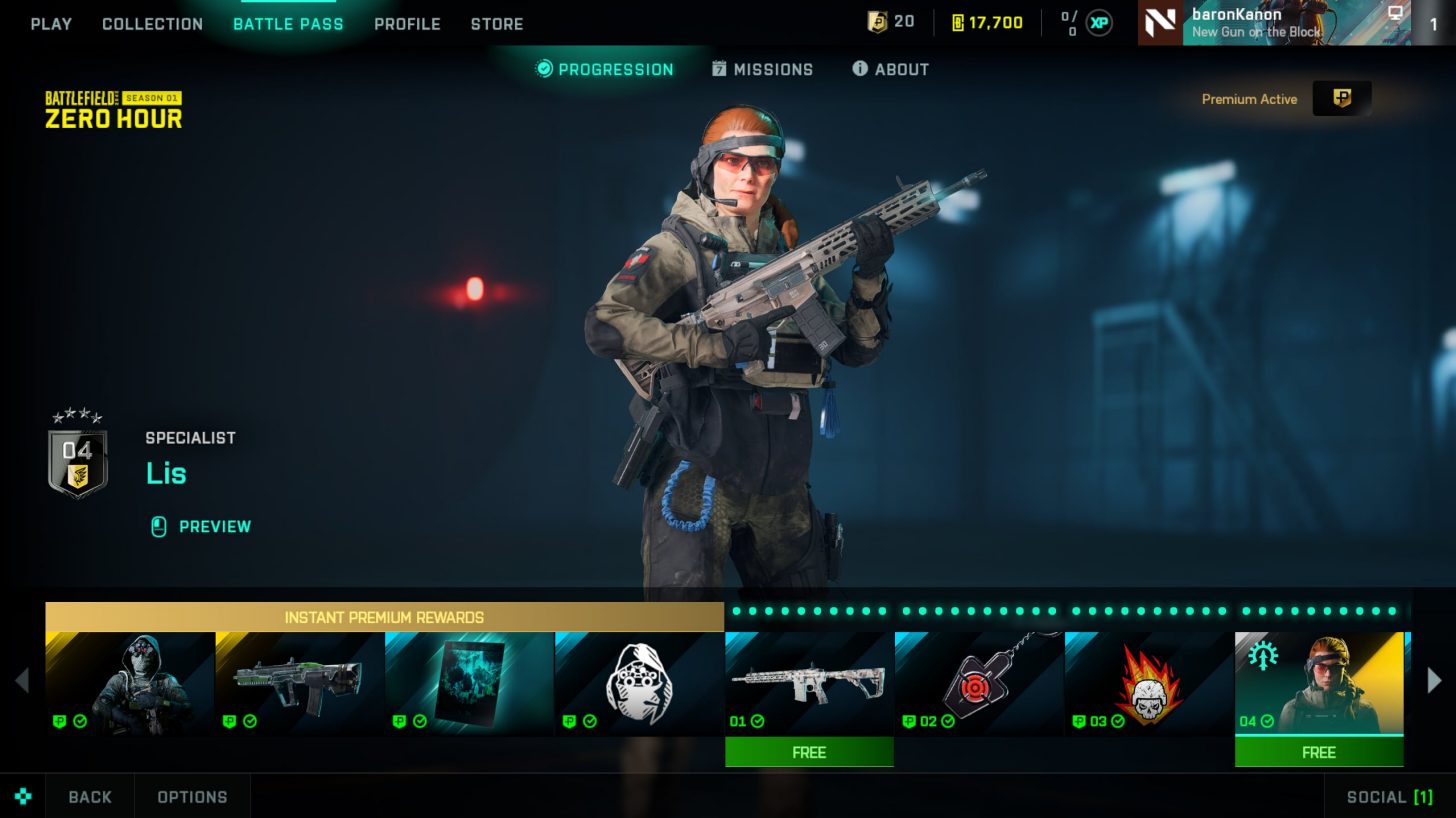Switch to the Missions tab
This screenshot has width=1456, height=818.
[x=762, y=69]
